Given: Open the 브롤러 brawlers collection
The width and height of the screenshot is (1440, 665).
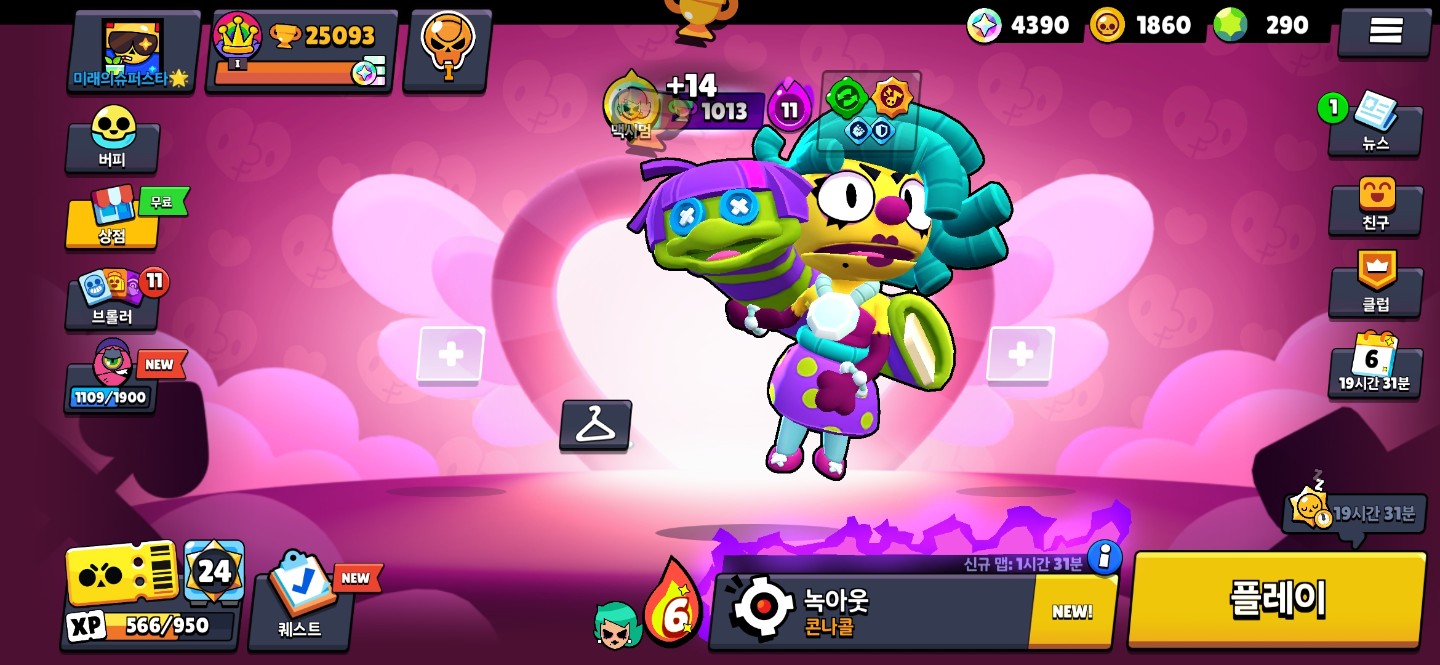Looking at the screenshot, I should click(112, 300).
